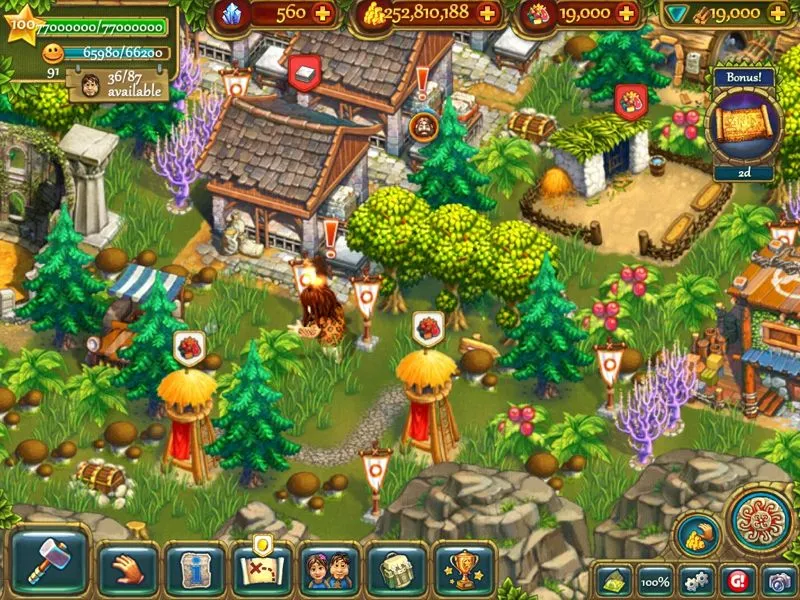
Task: Add more crystals with the plus button
Action: point(322,14)
